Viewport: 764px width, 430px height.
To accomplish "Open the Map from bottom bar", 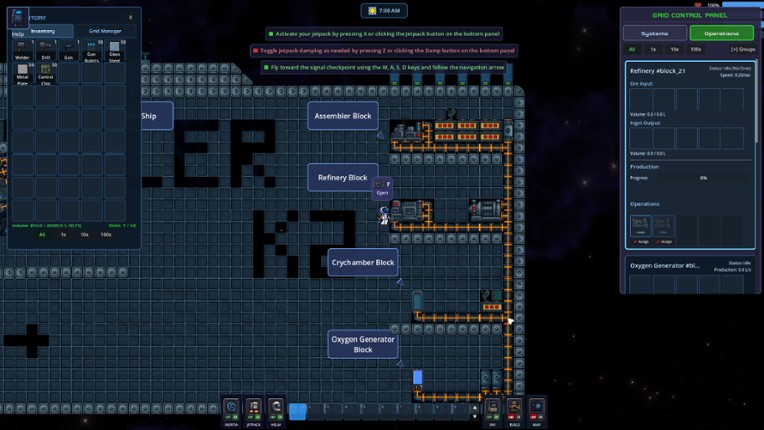I will (536, 410).
